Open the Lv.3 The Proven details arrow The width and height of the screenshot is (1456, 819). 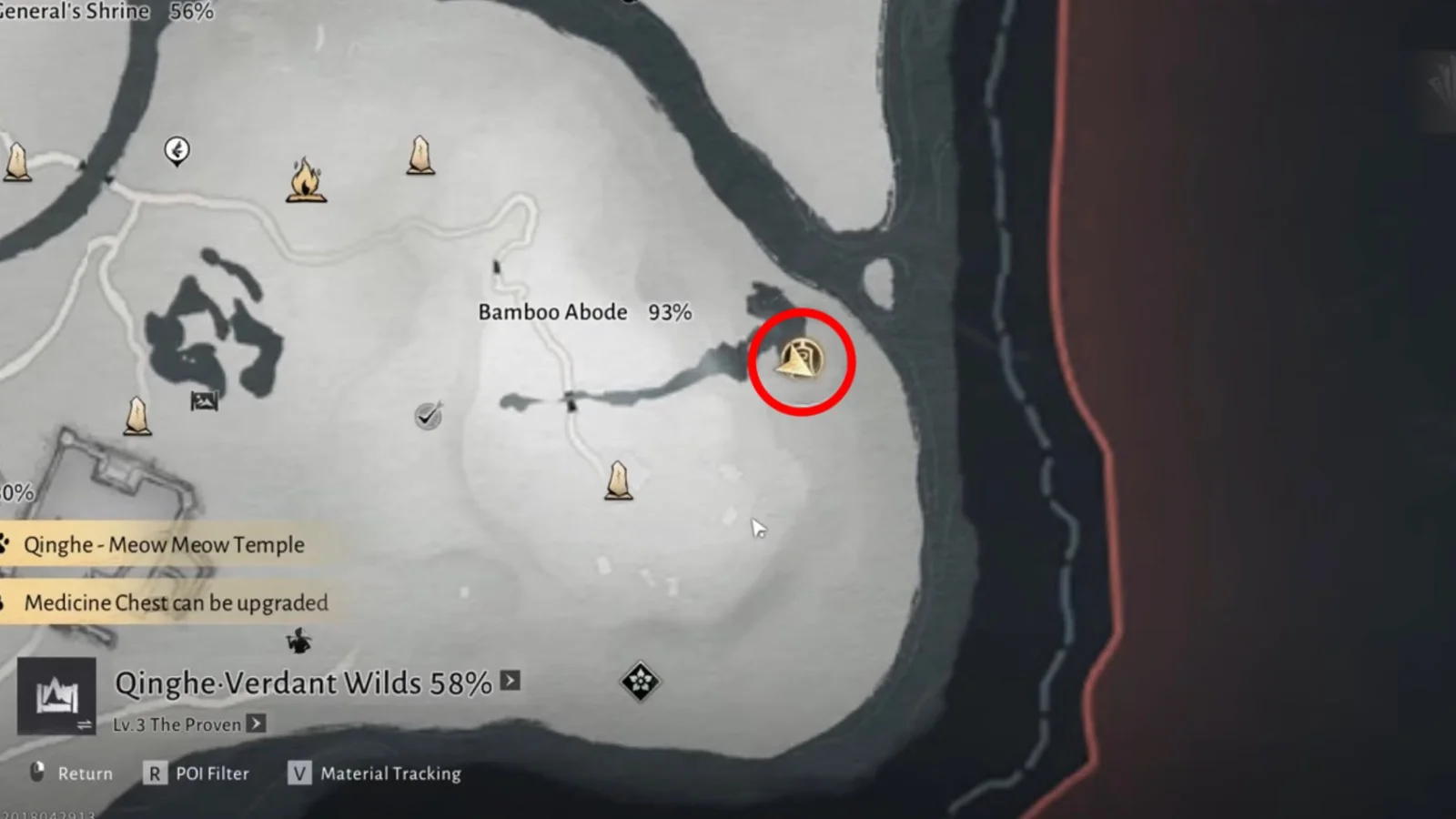point(257,723)
